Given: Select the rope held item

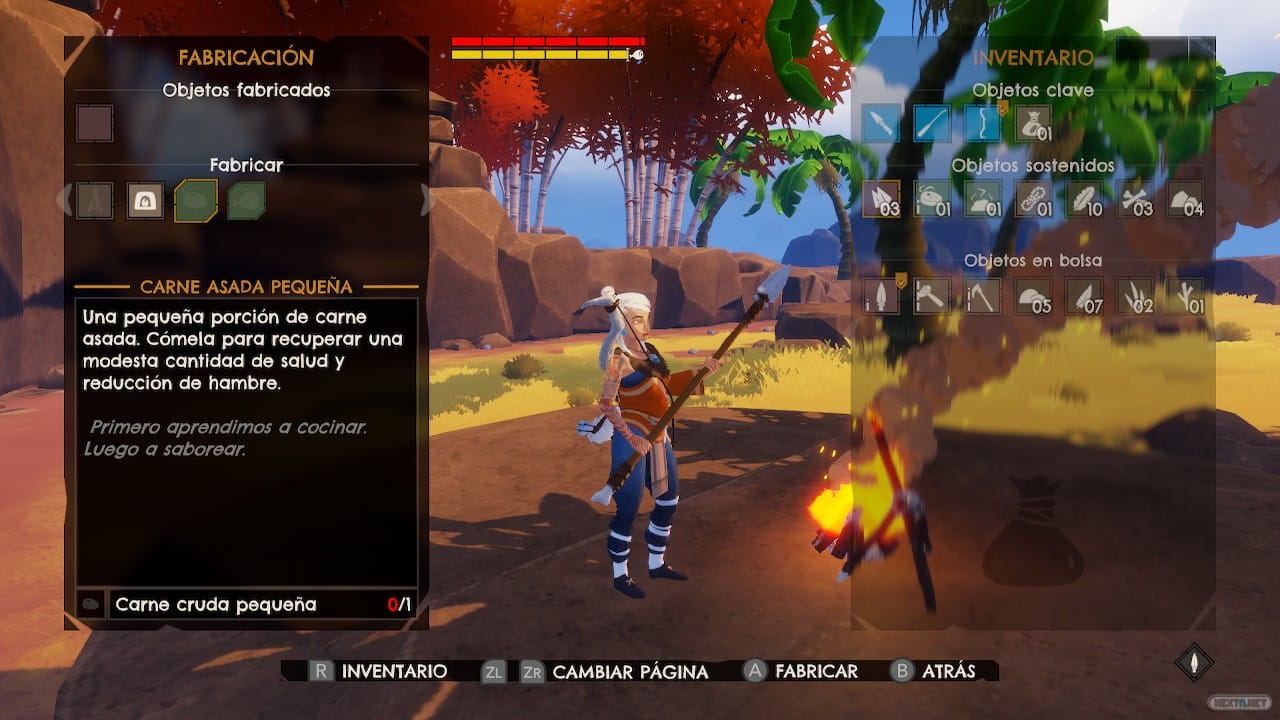Looking at the screenshot, I should (1033, 199).
